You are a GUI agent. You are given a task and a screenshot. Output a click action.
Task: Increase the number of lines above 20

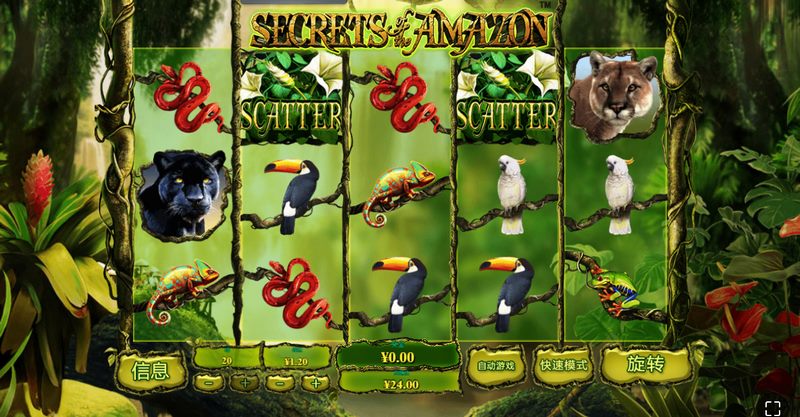(244, 382)
